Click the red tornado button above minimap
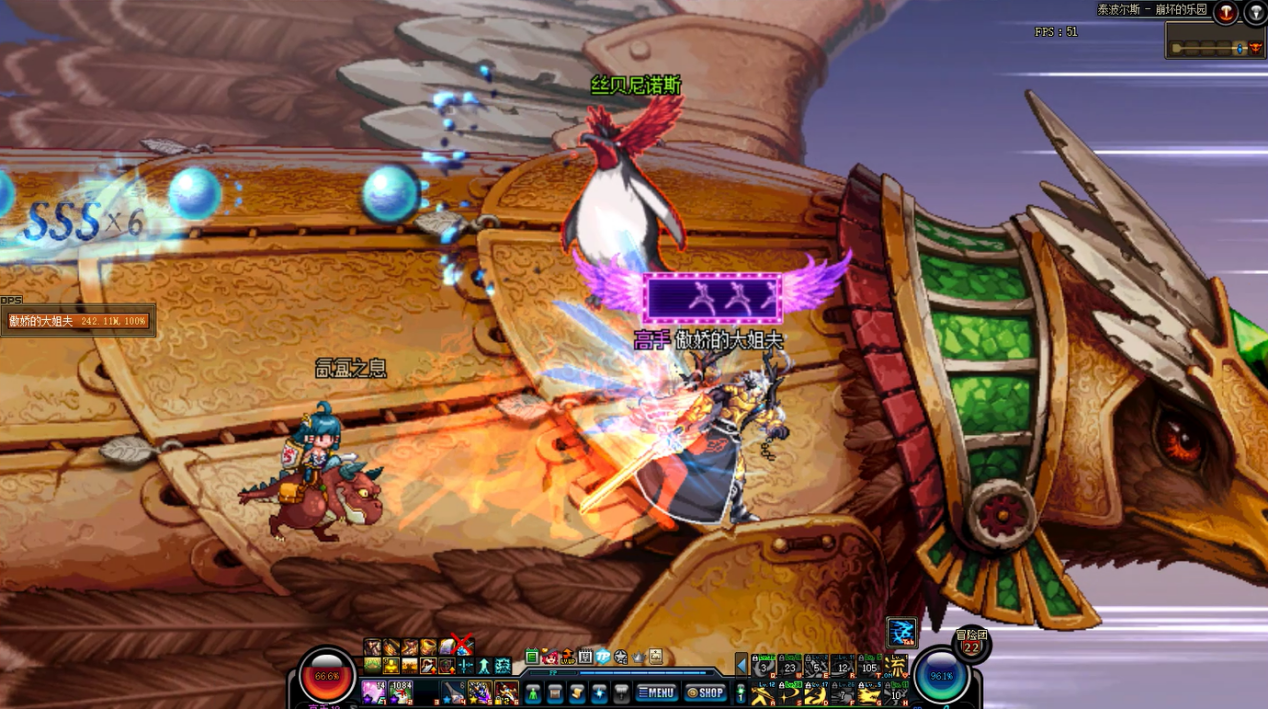This screenshot has height=709, width=1268. pos(1225,12)
